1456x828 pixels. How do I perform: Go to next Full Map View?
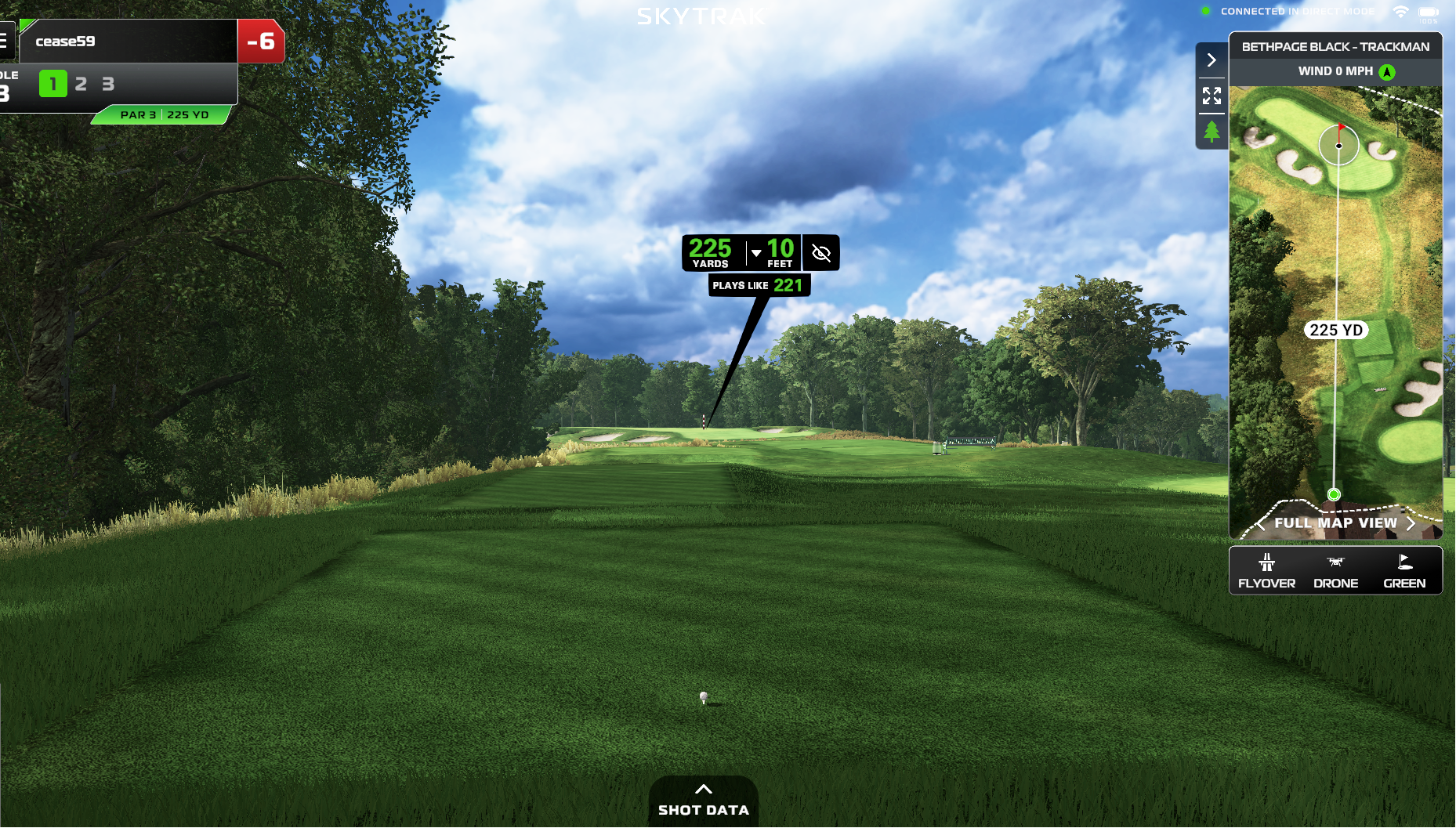pos(1411,523)
